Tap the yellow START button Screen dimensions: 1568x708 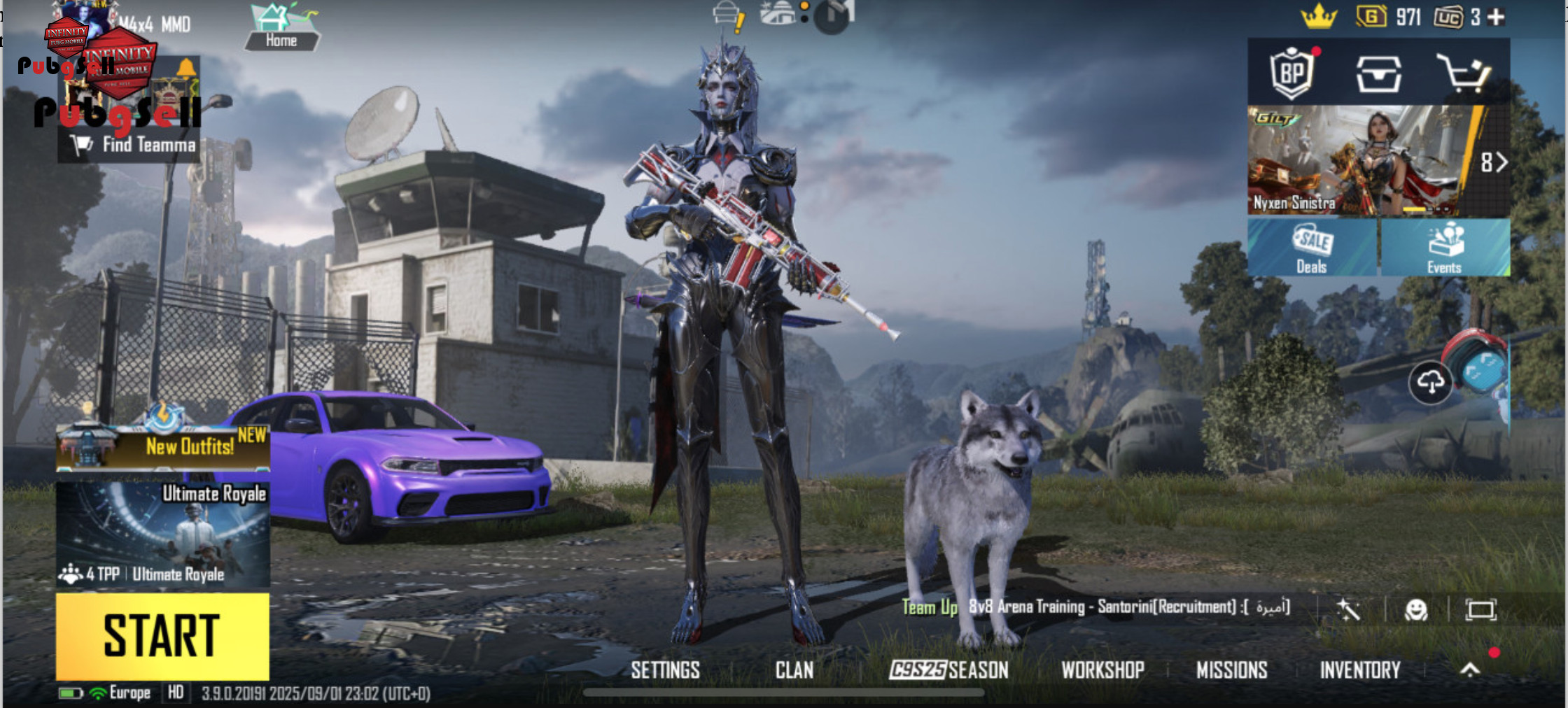click(x=162, y=636)
